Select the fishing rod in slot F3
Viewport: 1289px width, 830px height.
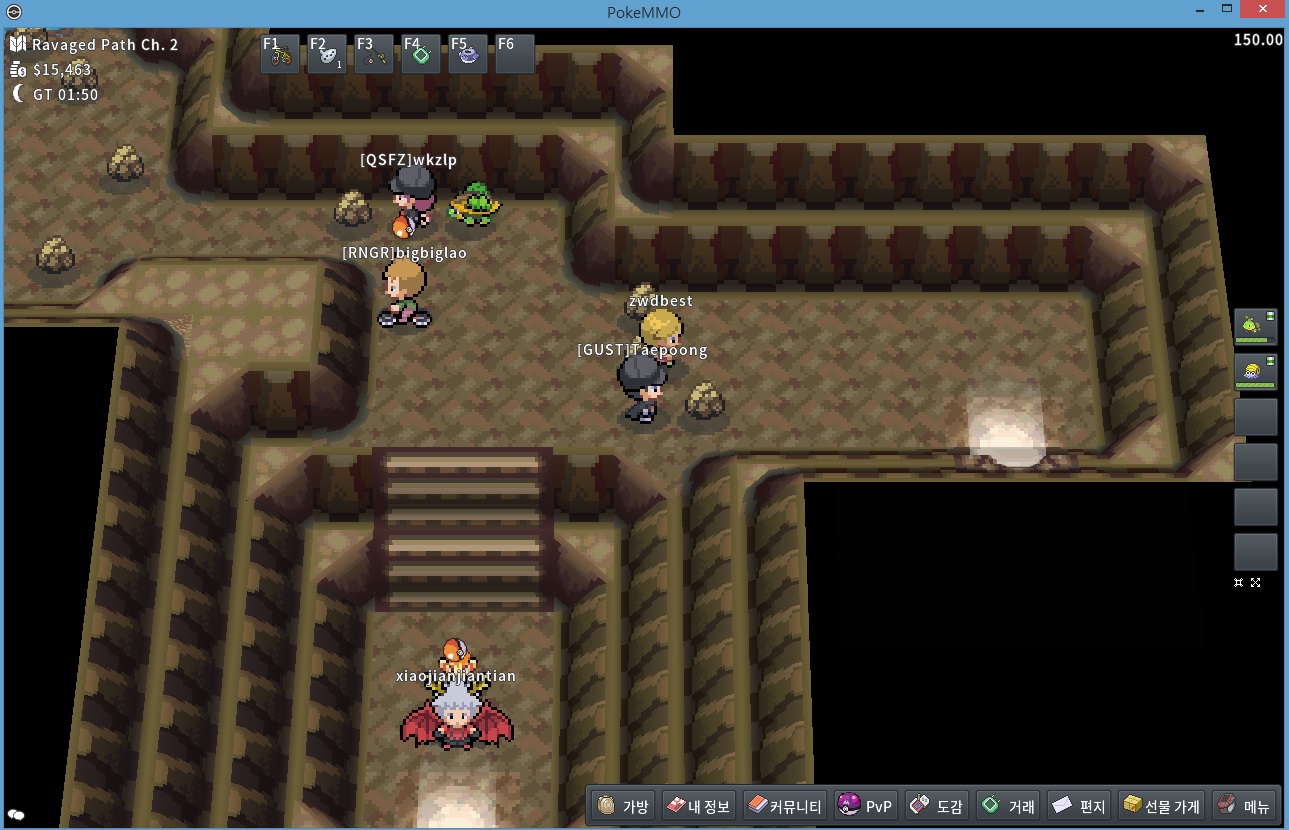coord(374,54)
